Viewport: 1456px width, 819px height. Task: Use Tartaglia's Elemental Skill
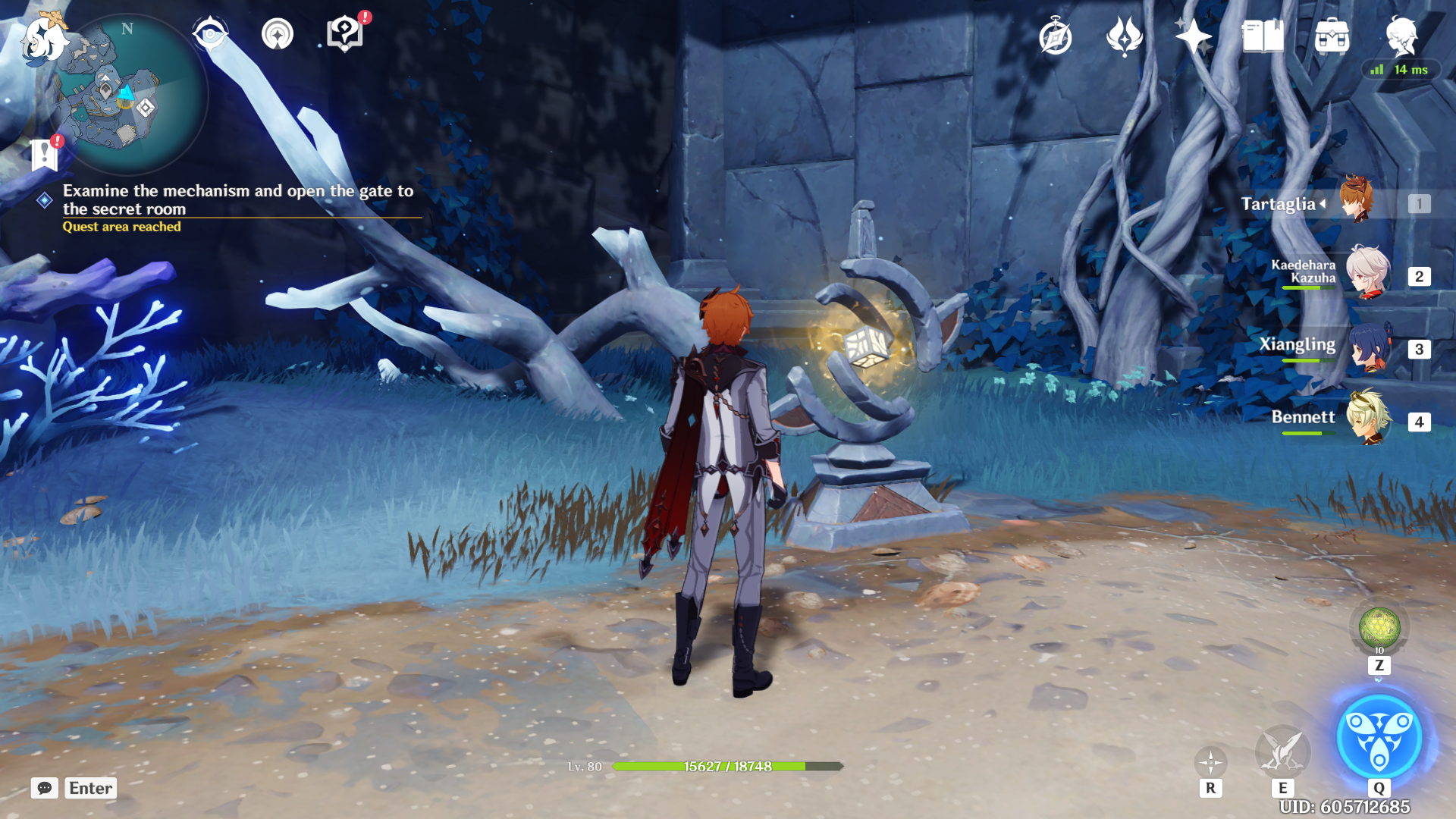coord(1282,751)
